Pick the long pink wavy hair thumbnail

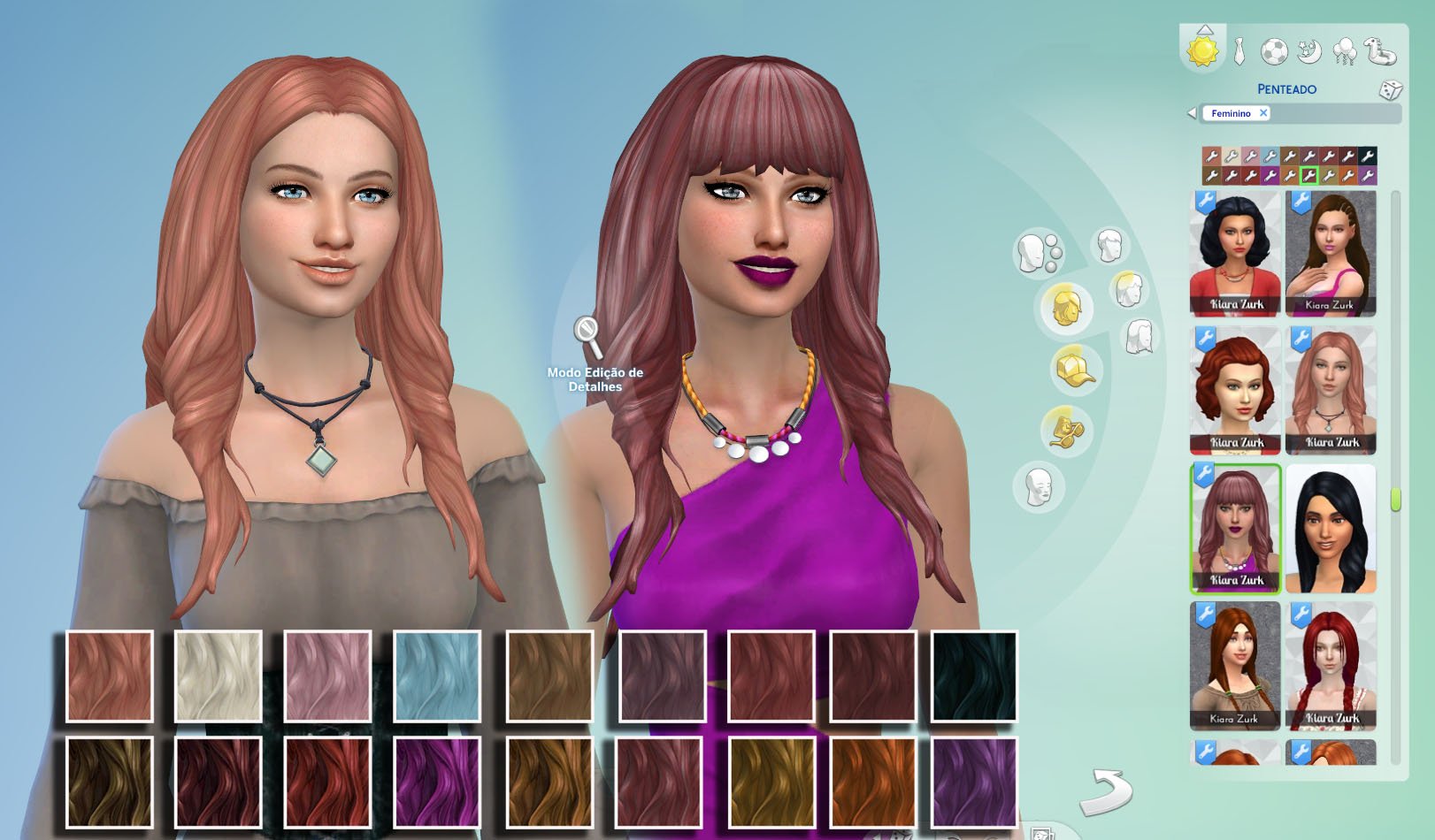[1331, 391]
